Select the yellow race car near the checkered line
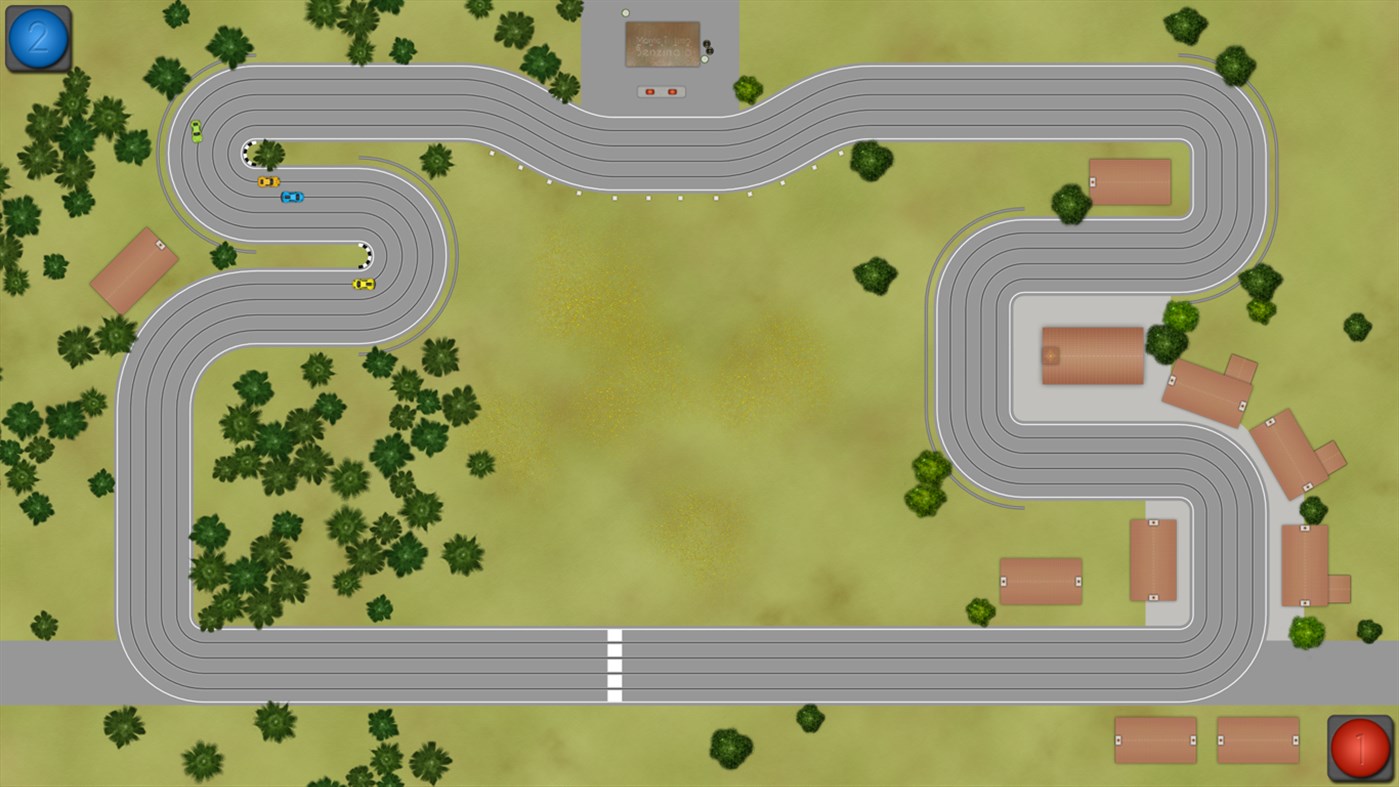This screenshot has width=1399, height=787. [x=364, y=284]
